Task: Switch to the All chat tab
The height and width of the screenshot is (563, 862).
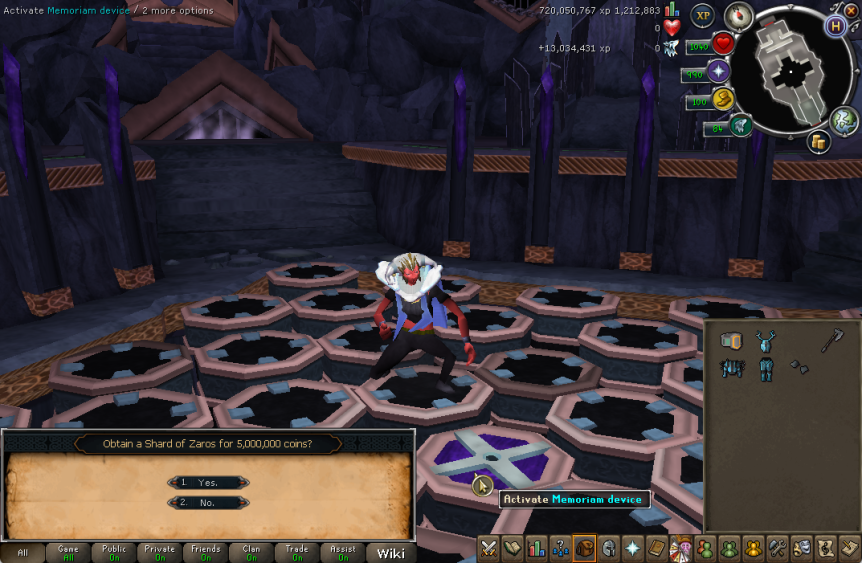Action: pyautogui.click(x=22, y=553)
